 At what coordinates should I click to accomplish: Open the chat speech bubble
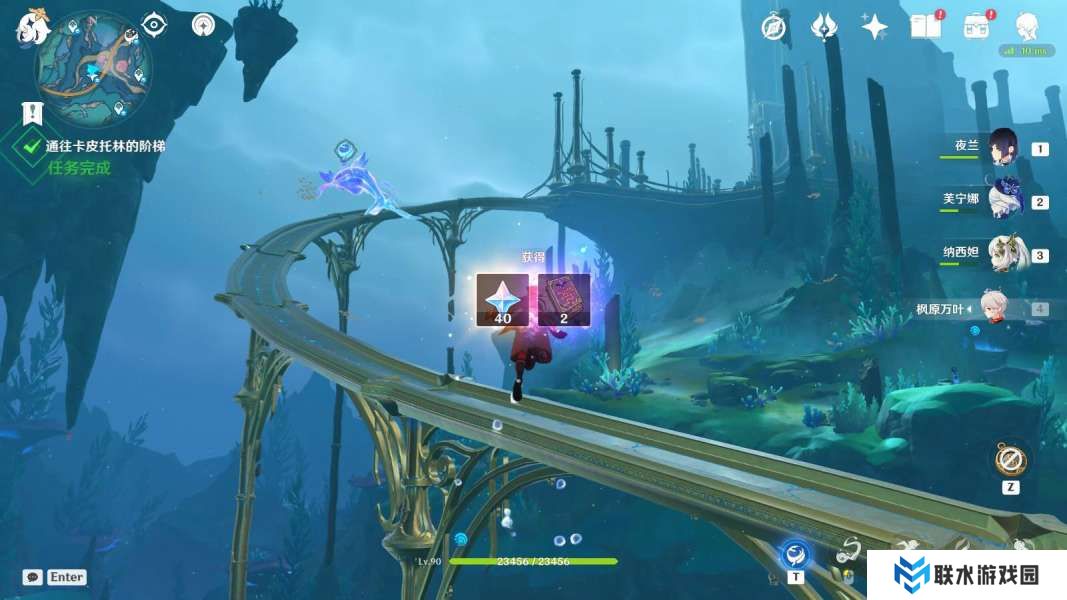(33, 577)
